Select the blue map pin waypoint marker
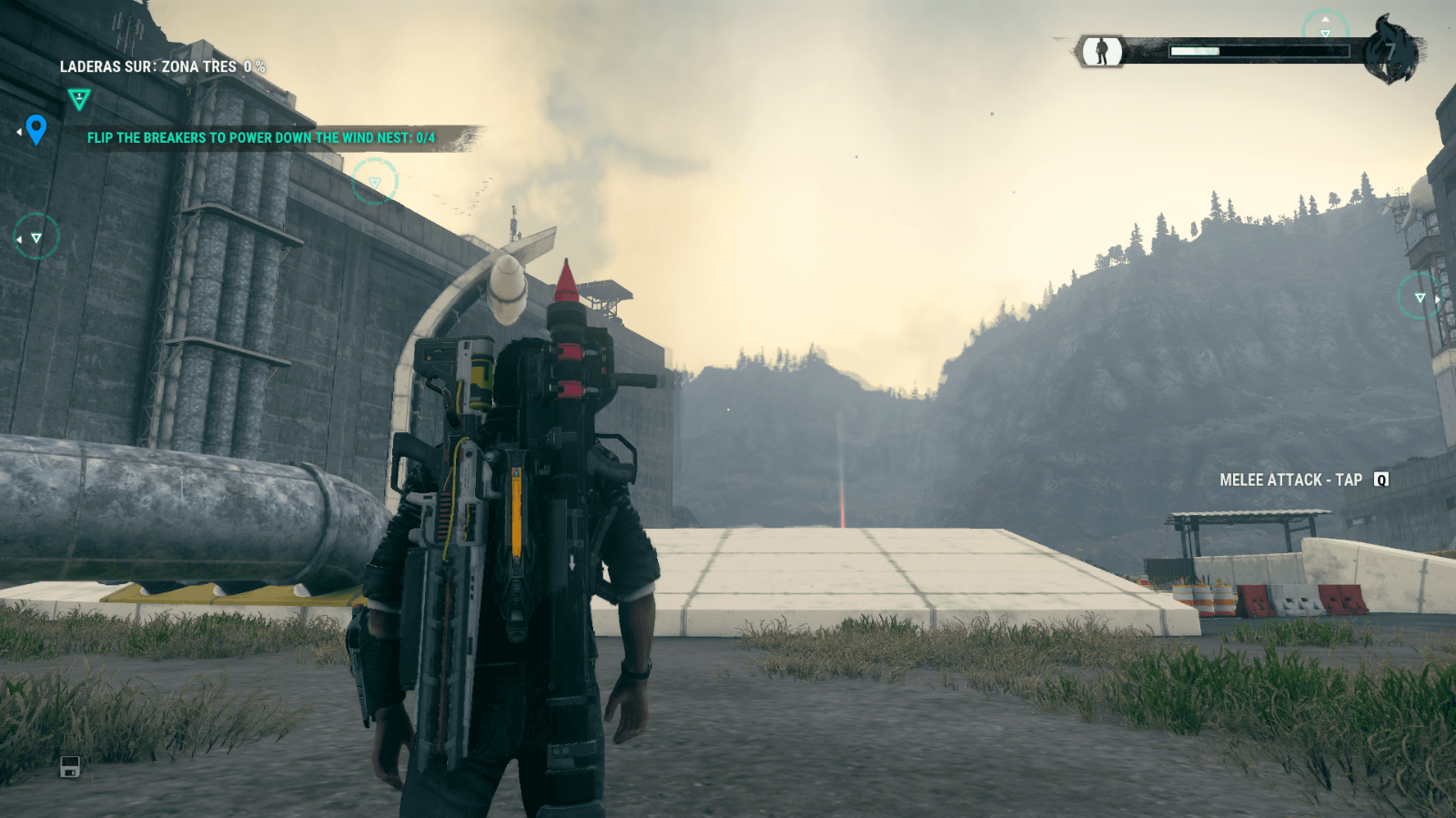 click(x=36, y=132)
